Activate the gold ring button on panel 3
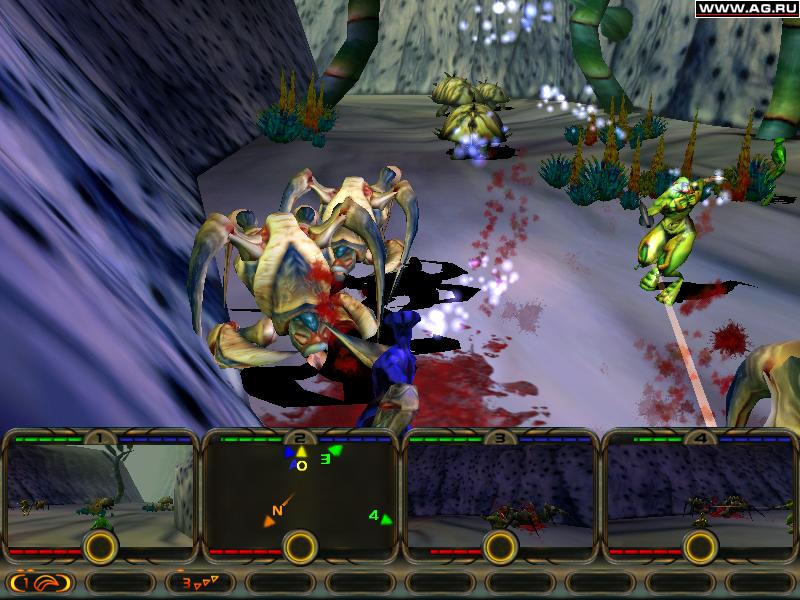Image resolution: width=800 pixels, height=600 pixels. click(500, 547)
